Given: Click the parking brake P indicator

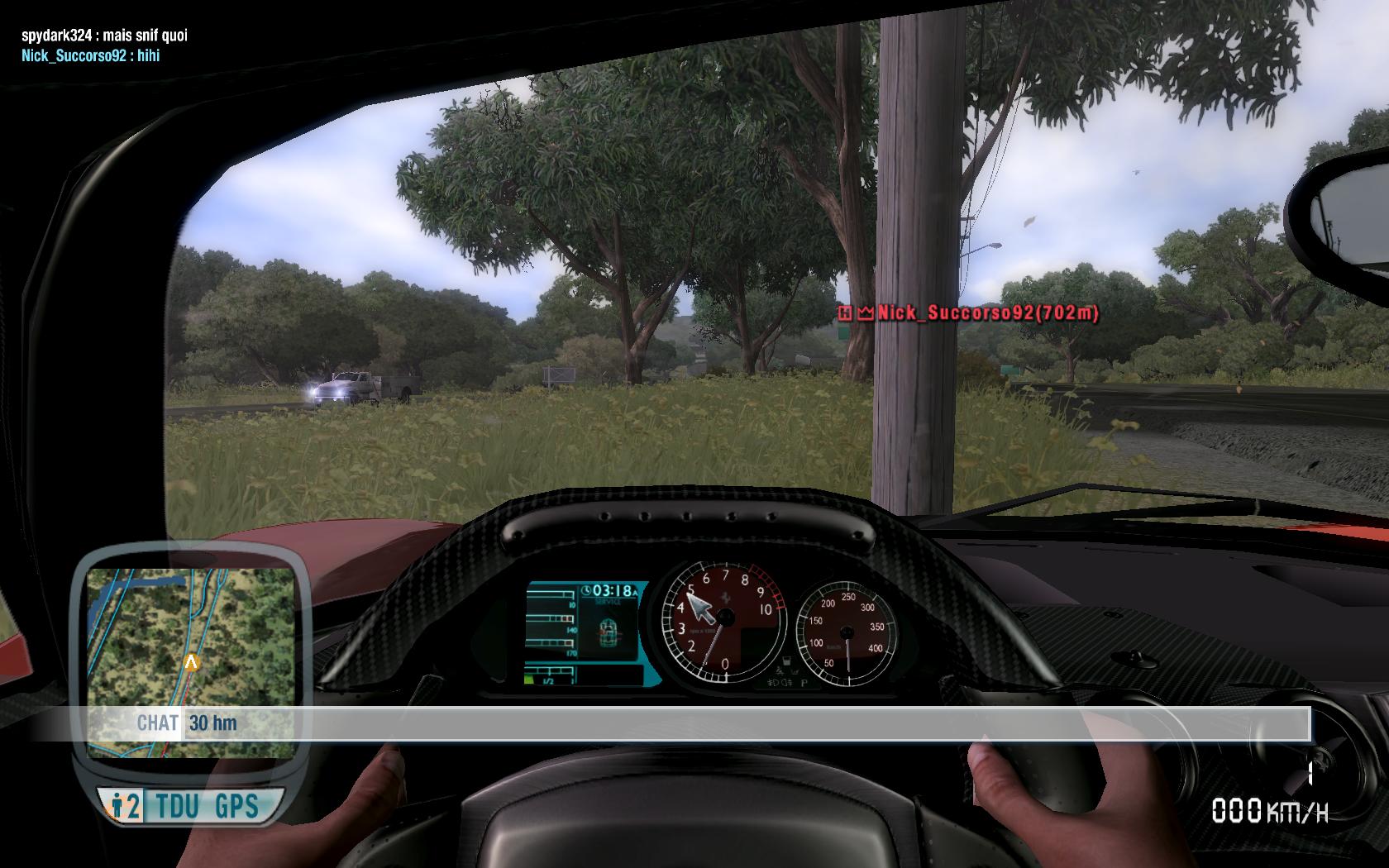Looking at the screenshot, I should 804,684.
